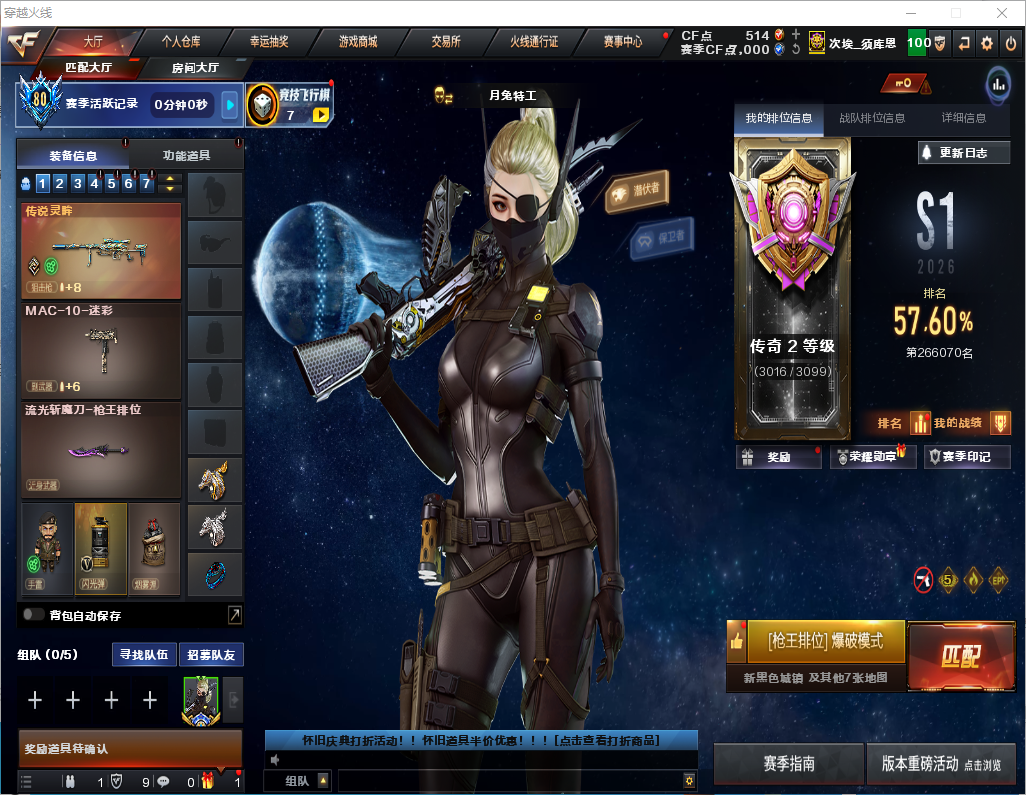Open the 交易所 exchange
1026x795 pixels.
[446, 42]
